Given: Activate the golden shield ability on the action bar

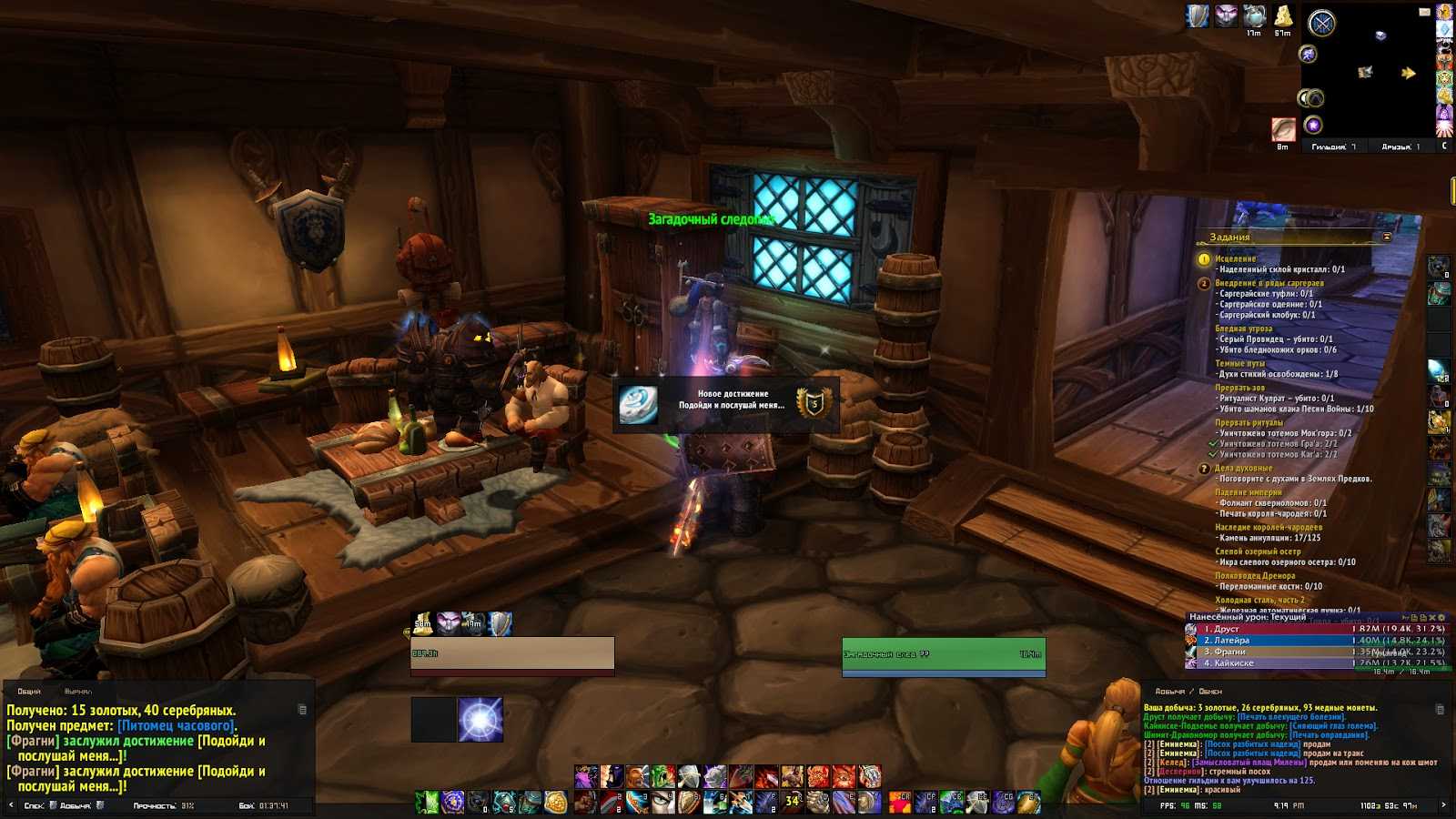Looking at the screenshot, I should pos(556,802).
